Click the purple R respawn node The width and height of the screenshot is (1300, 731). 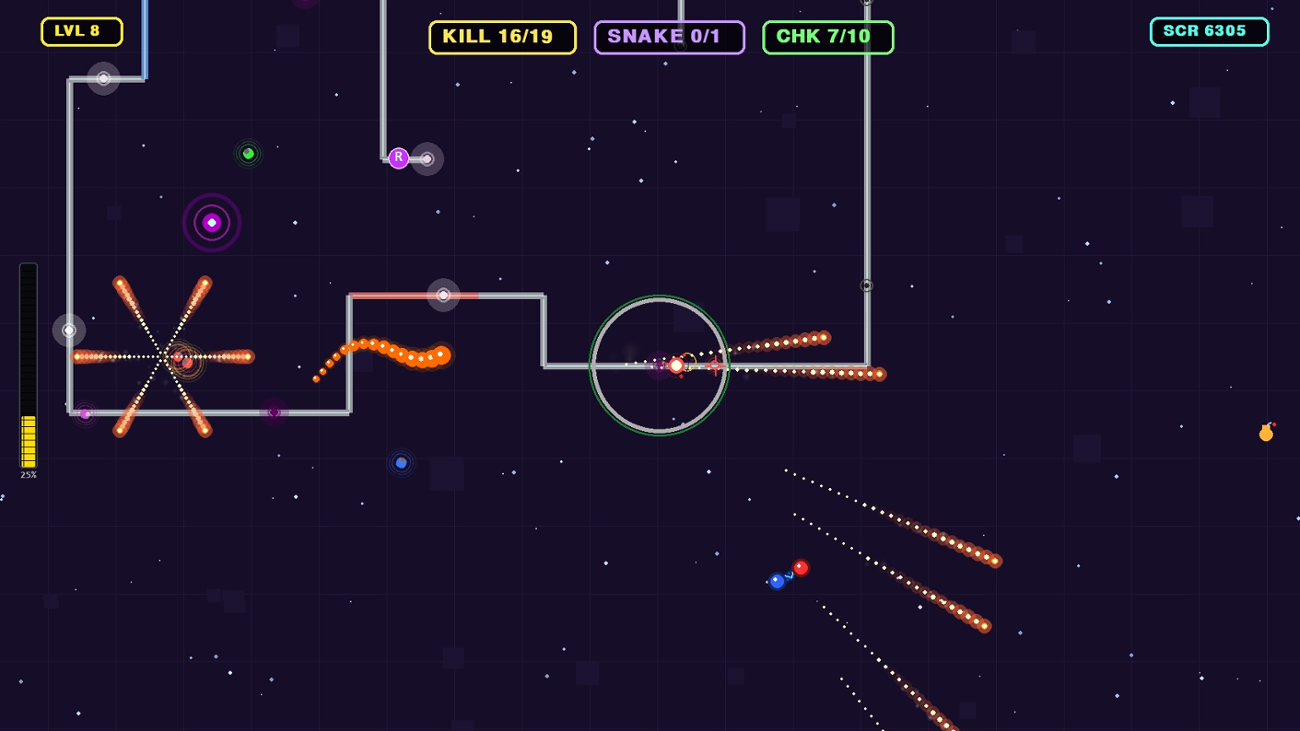click(398, 156)
